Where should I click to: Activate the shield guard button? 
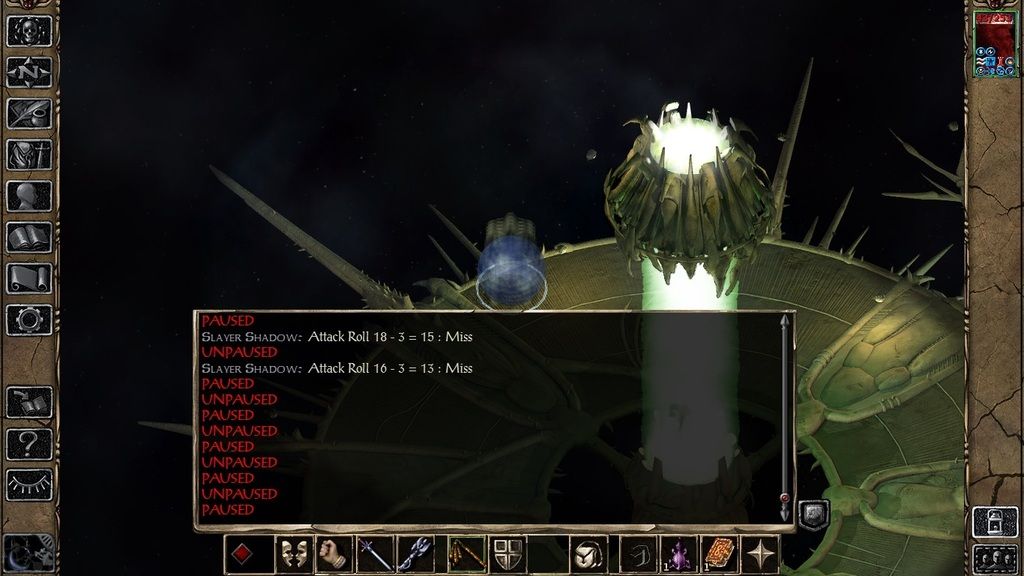508,554
